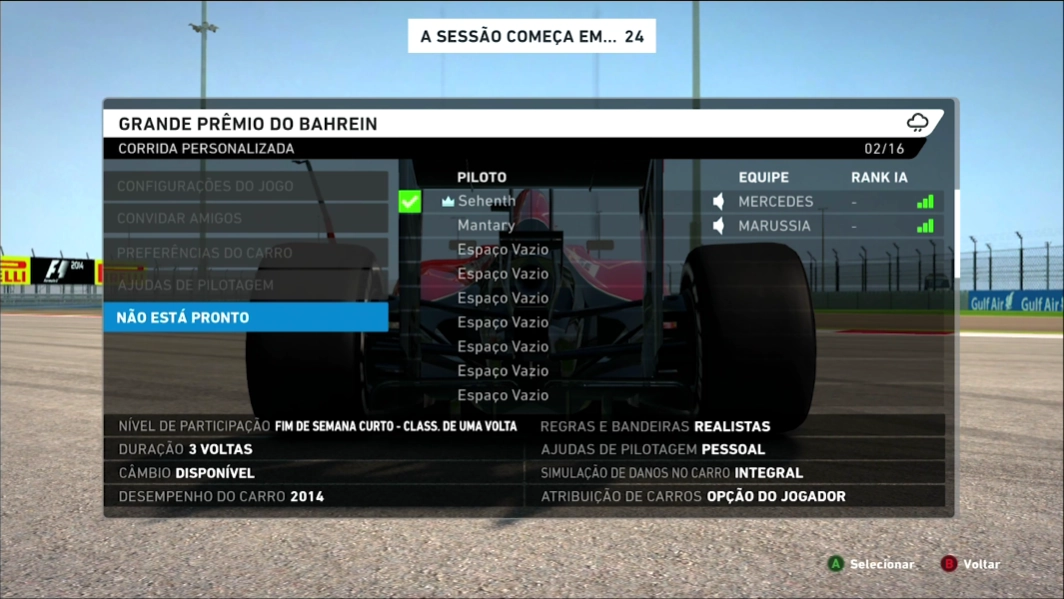Click the rain cloud weather icon
Image resolution: width=1064 pixels, height=599 pixels.
click(917, 123)
